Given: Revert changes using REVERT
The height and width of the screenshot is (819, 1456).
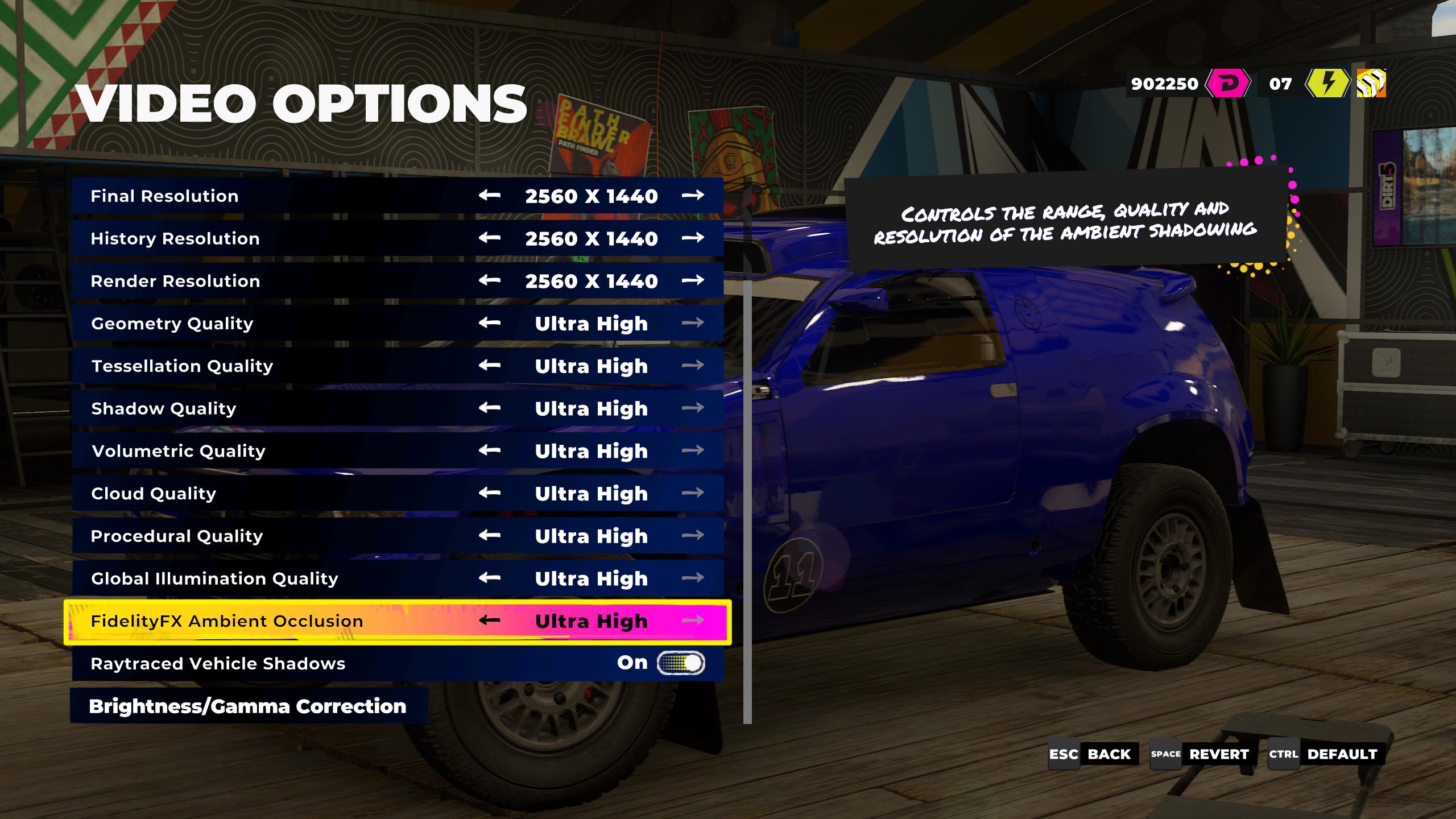Looking at the screenshot, I should pyautogui.click(x=1201, y=754).
